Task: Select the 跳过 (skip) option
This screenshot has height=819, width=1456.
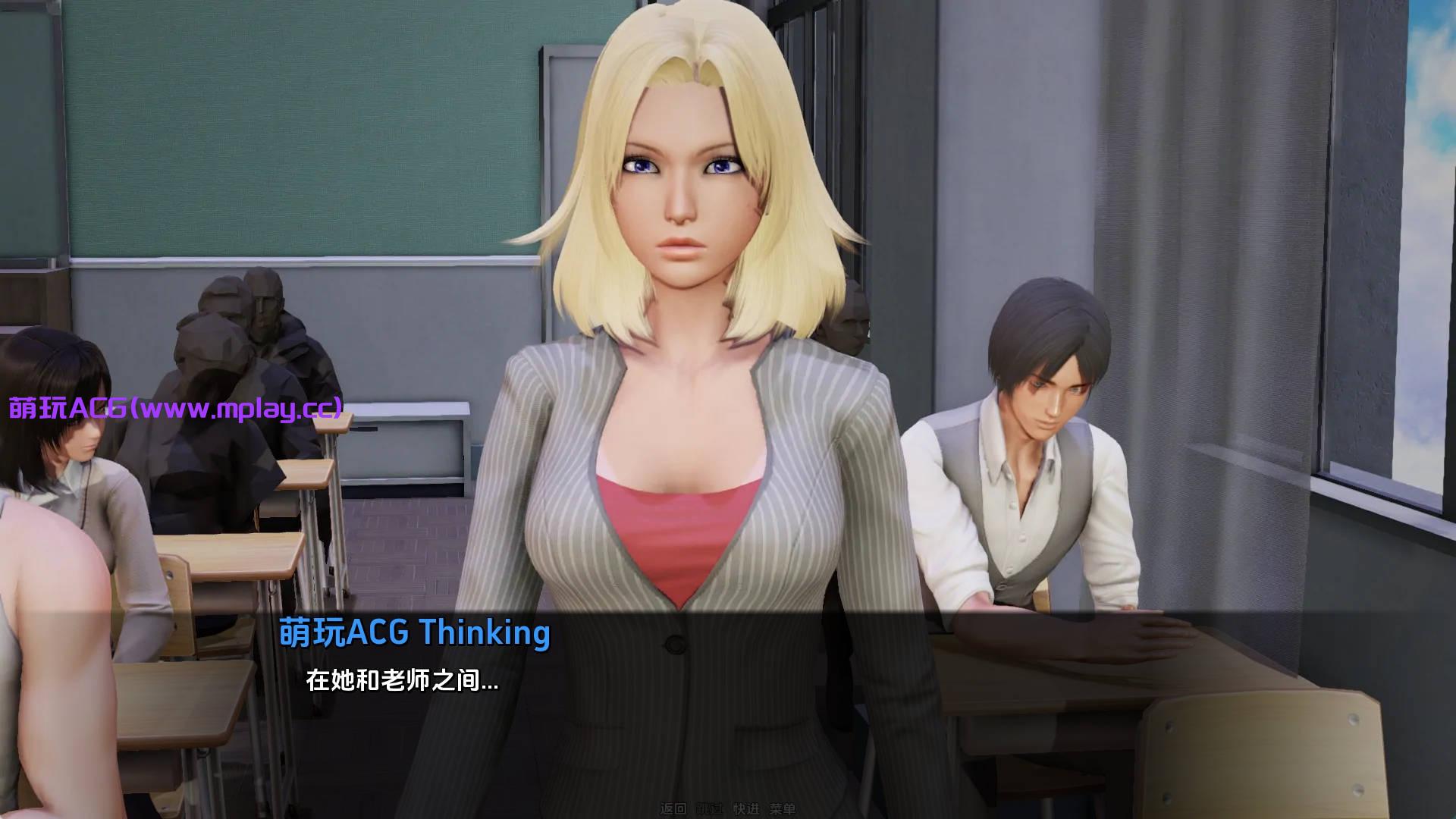Action: pos(709,809)
